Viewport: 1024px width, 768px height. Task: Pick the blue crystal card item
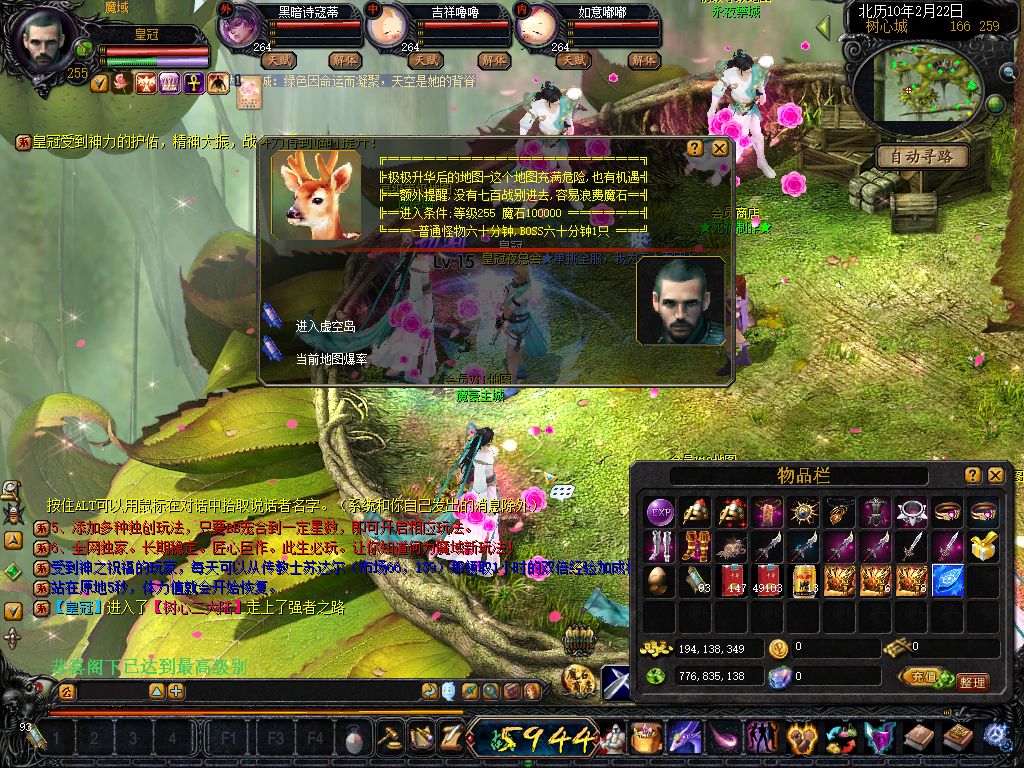(948, 580)
